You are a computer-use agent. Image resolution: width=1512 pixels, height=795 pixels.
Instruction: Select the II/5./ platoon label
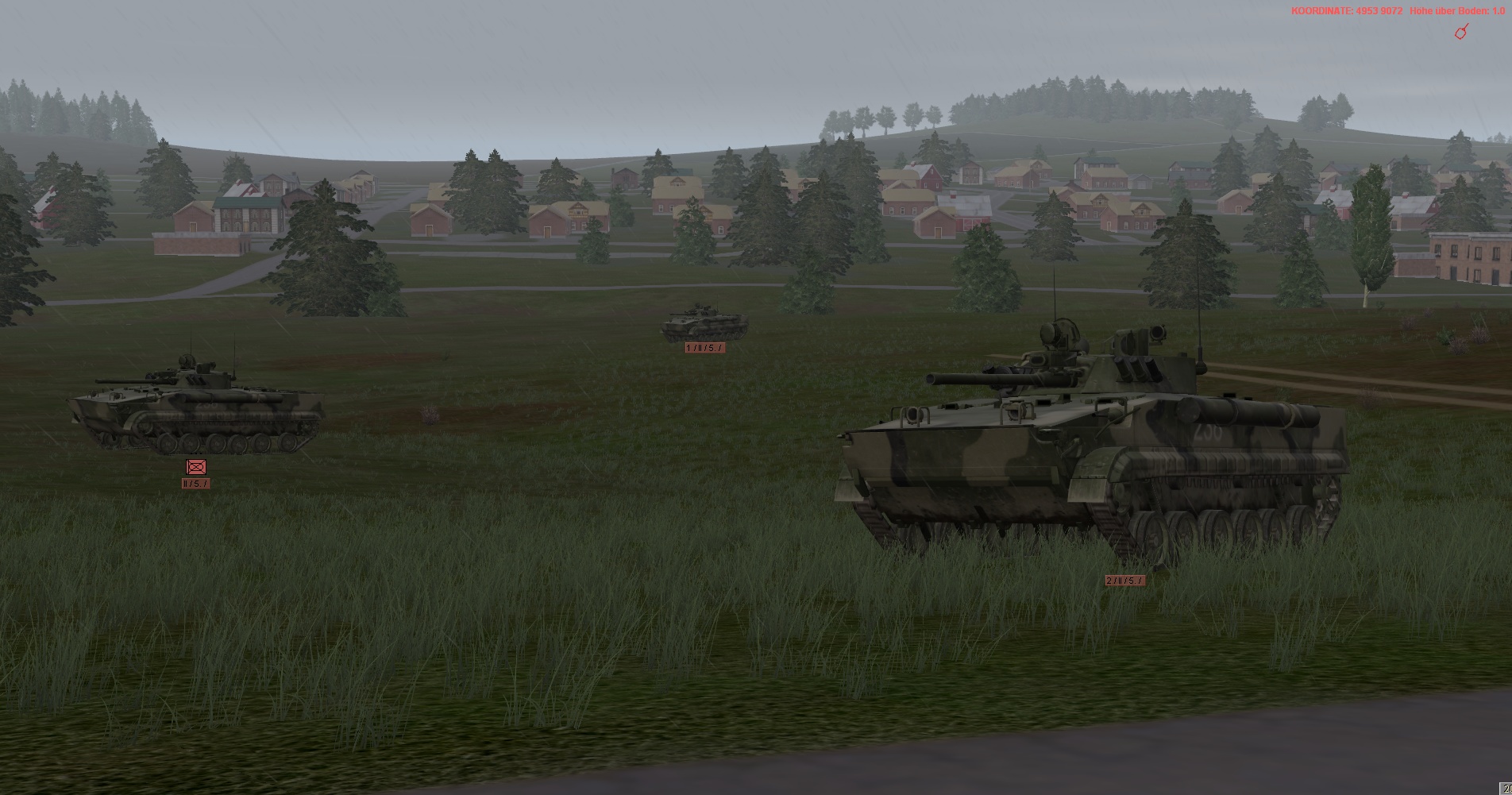click(x=195, y=484)
